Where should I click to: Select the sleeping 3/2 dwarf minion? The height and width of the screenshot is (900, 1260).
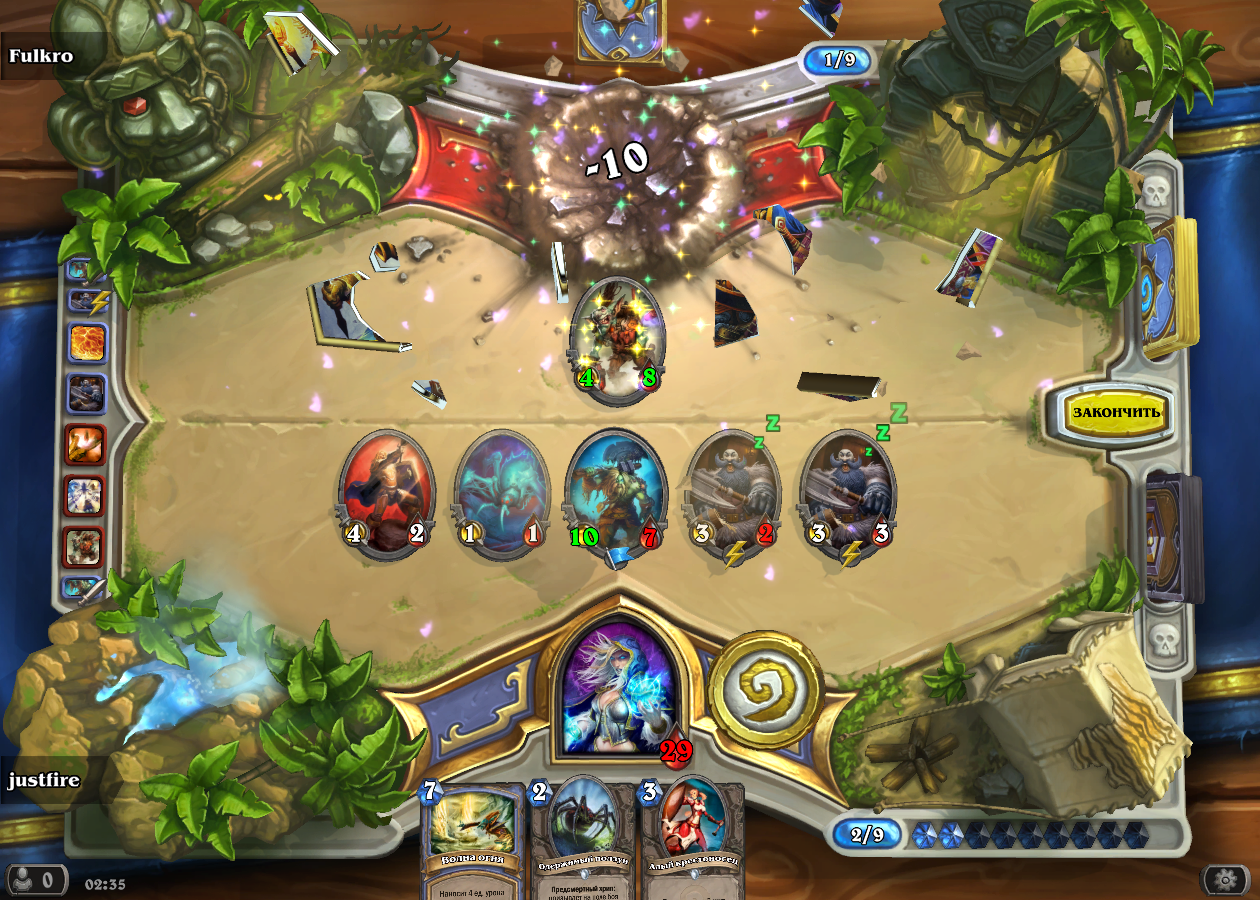[733, 494]
